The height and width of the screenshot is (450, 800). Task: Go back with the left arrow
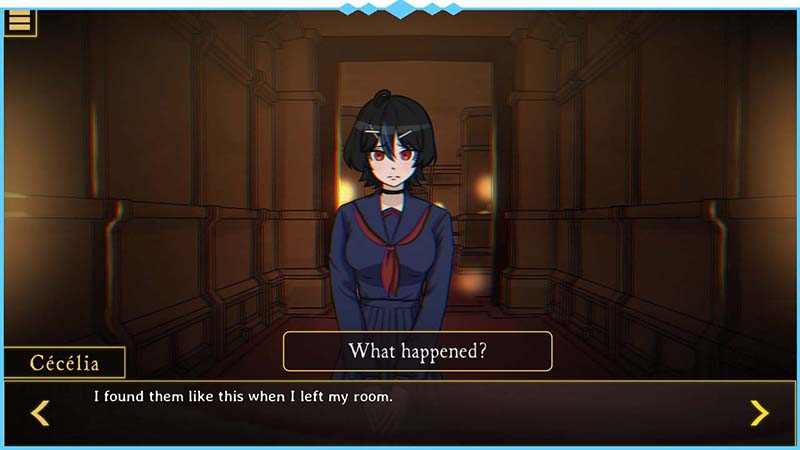40,412
